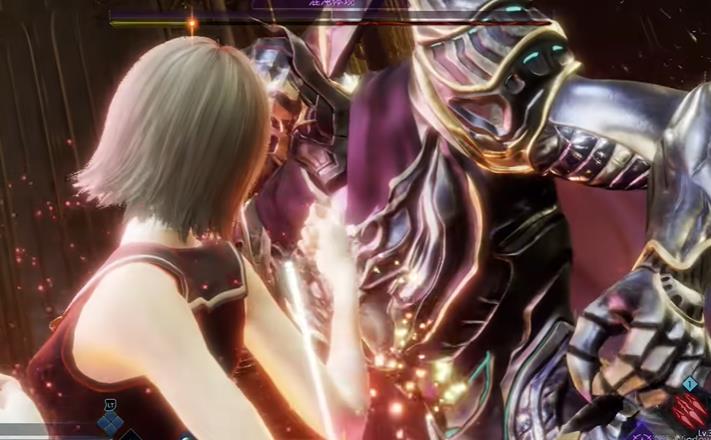Viewport: 711px width, 440px height.
Task: Select the blue four-diamond command icon
Action: tap(109, 424)
